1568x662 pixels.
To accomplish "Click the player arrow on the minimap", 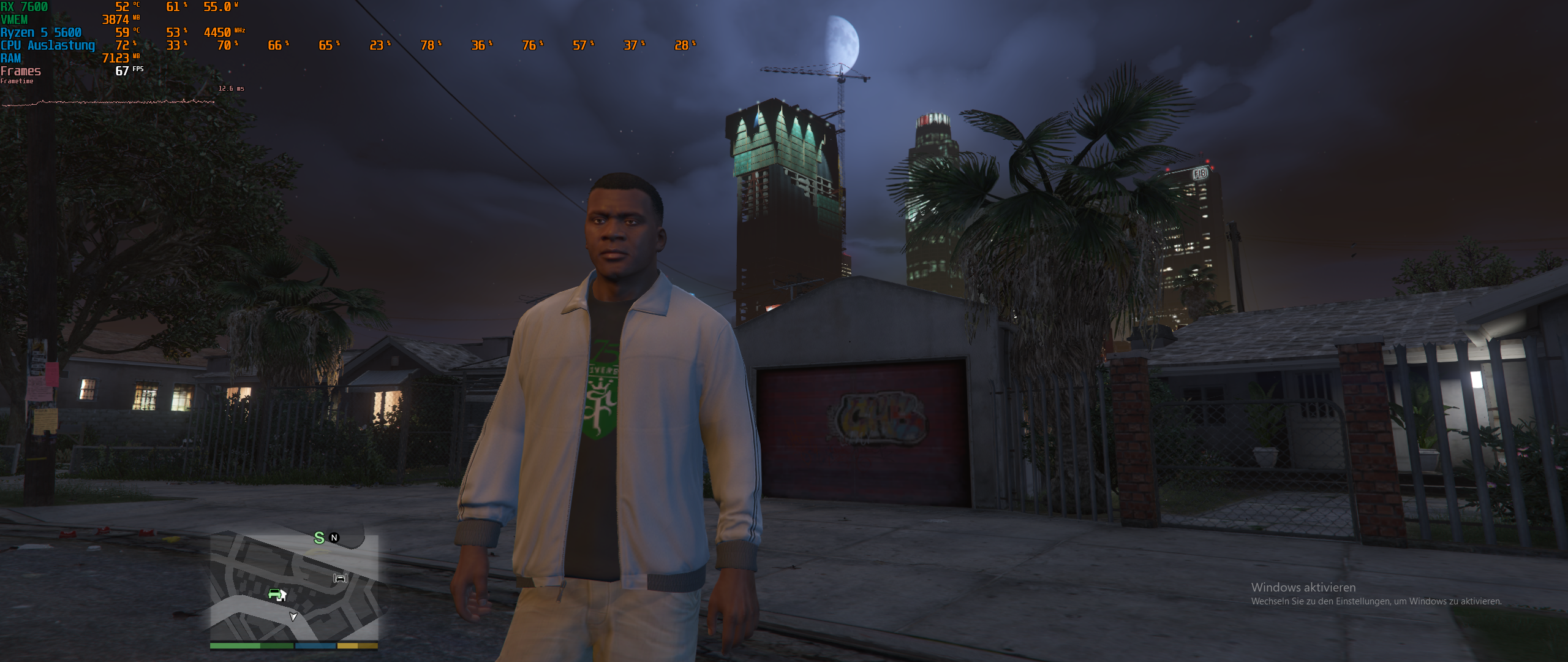I will [x=293, y=617].
